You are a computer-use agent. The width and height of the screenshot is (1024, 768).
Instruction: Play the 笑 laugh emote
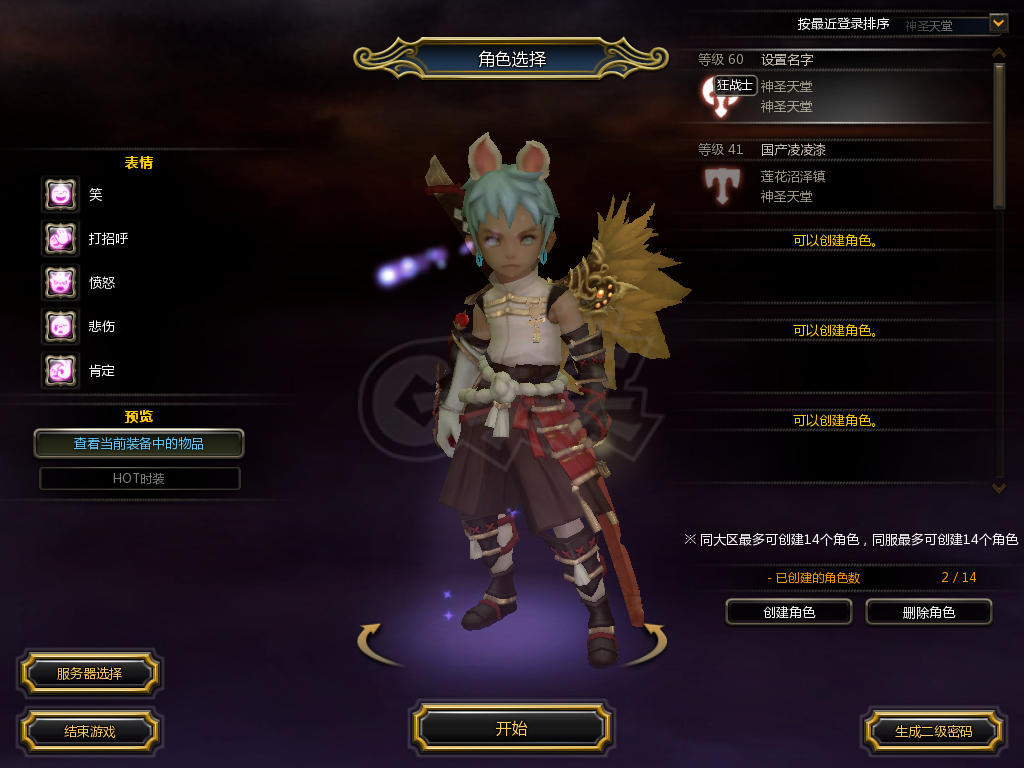tap(60, 194)
